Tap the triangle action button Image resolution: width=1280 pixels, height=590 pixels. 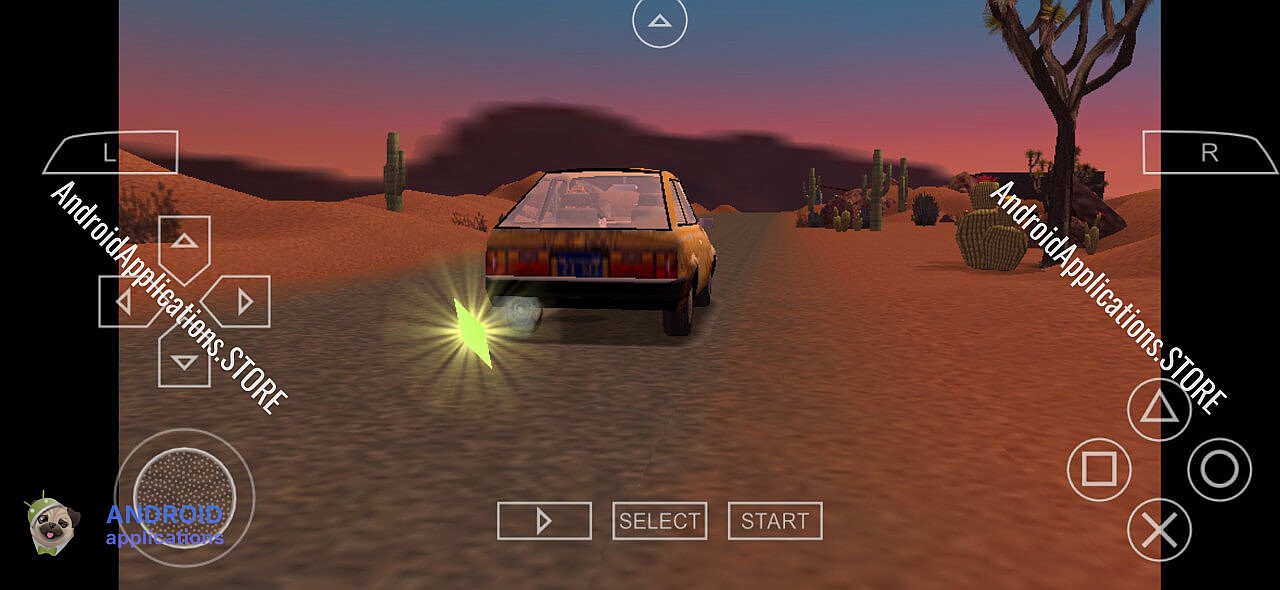pyautogui.click(x=1159, y=409)
